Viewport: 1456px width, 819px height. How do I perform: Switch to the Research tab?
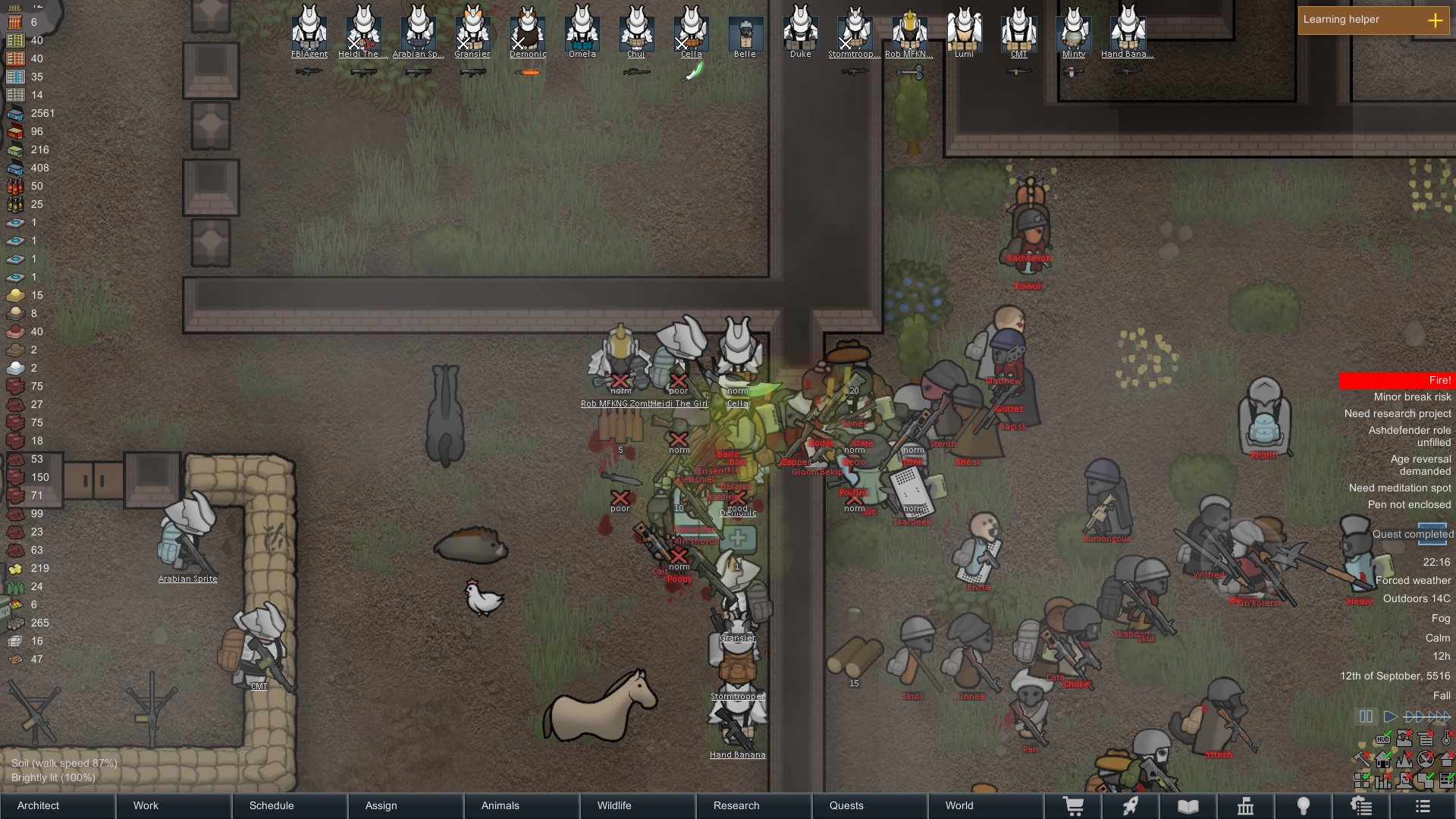click(x=736, y=805)
